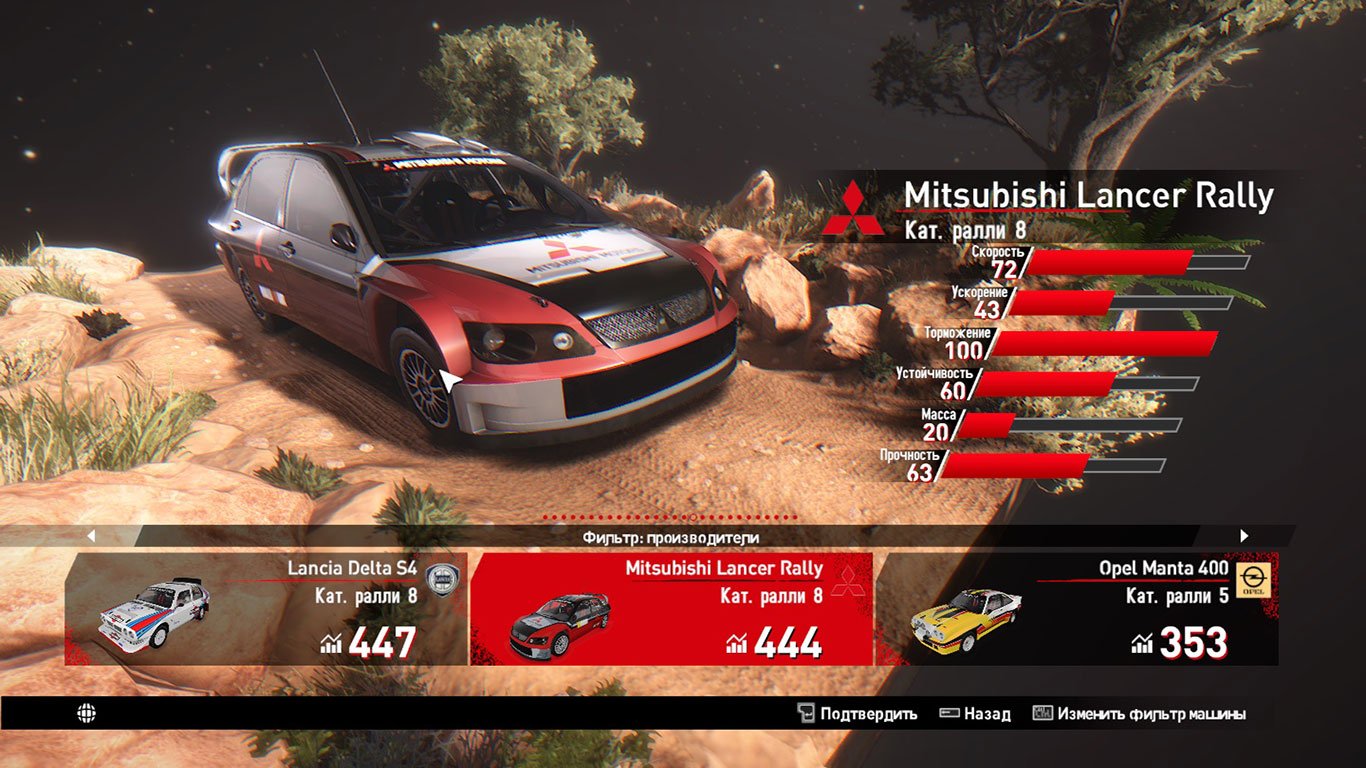Open Изменить фильтр машины option
Screen dimensions: 1366x768
tap(1139, 714)
